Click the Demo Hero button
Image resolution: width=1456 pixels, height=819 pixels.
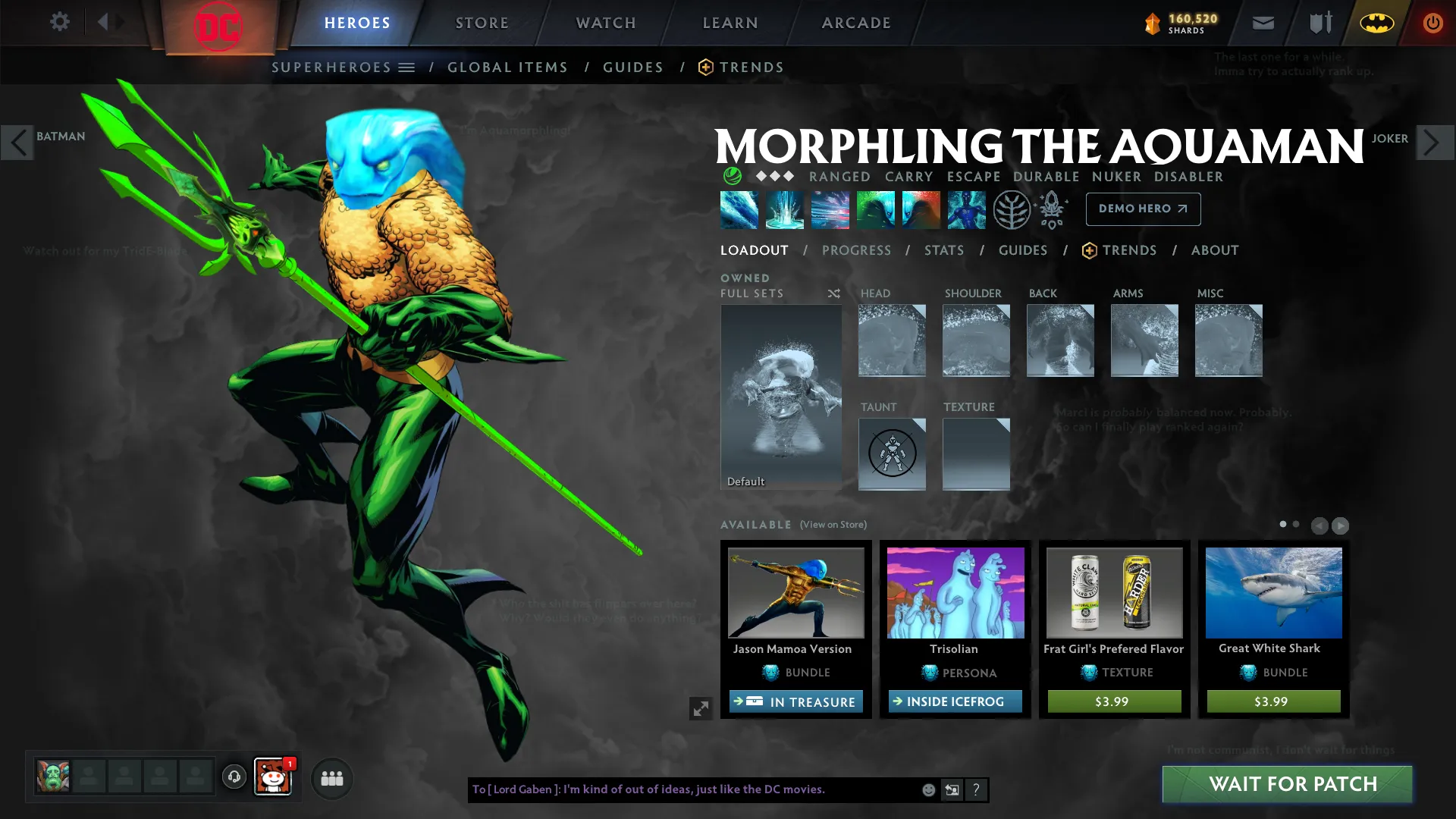pyautogui.click(x=1143, y=209)
